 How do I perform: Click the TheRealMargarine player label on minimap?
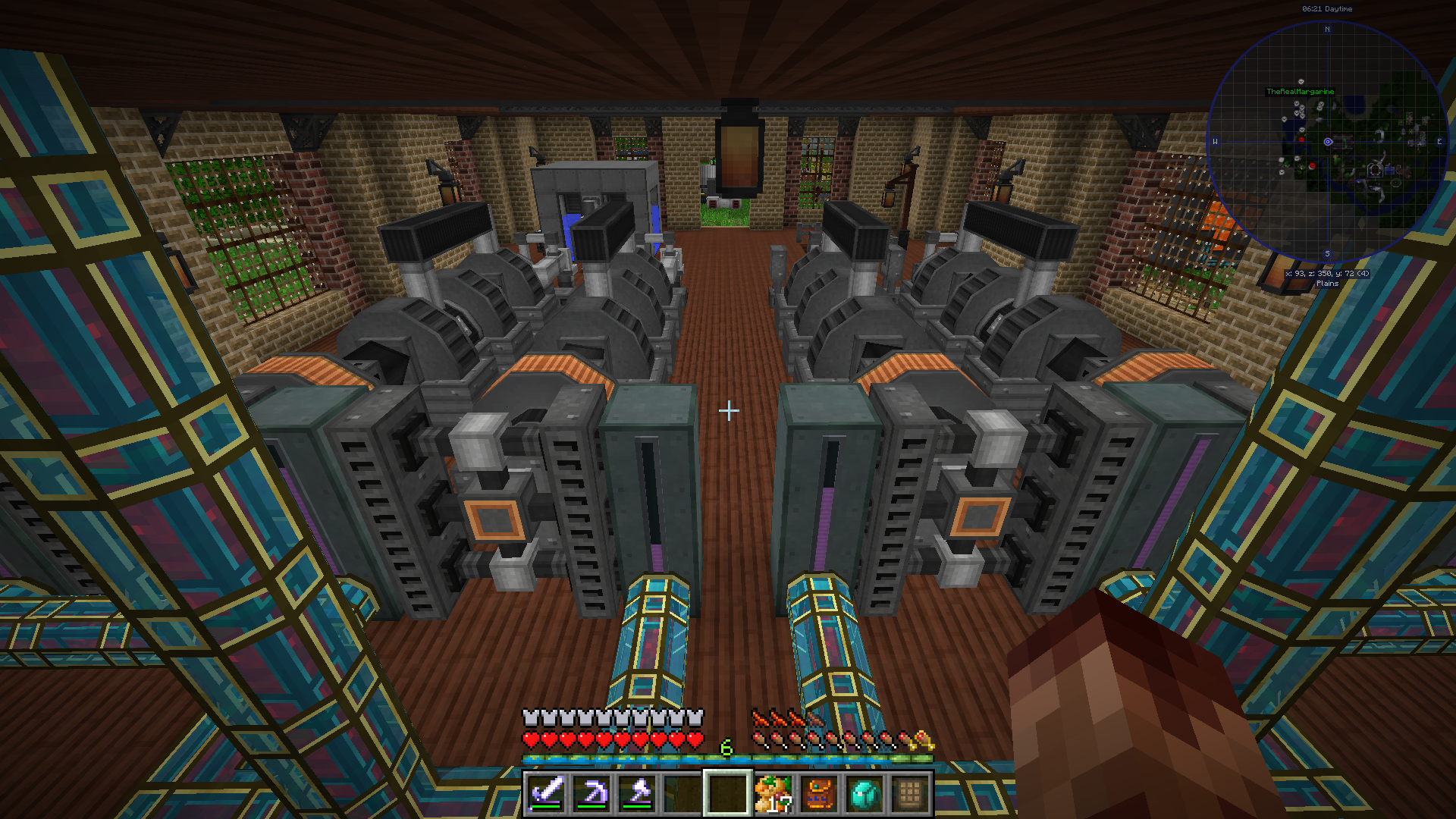tap(1300, 92)
